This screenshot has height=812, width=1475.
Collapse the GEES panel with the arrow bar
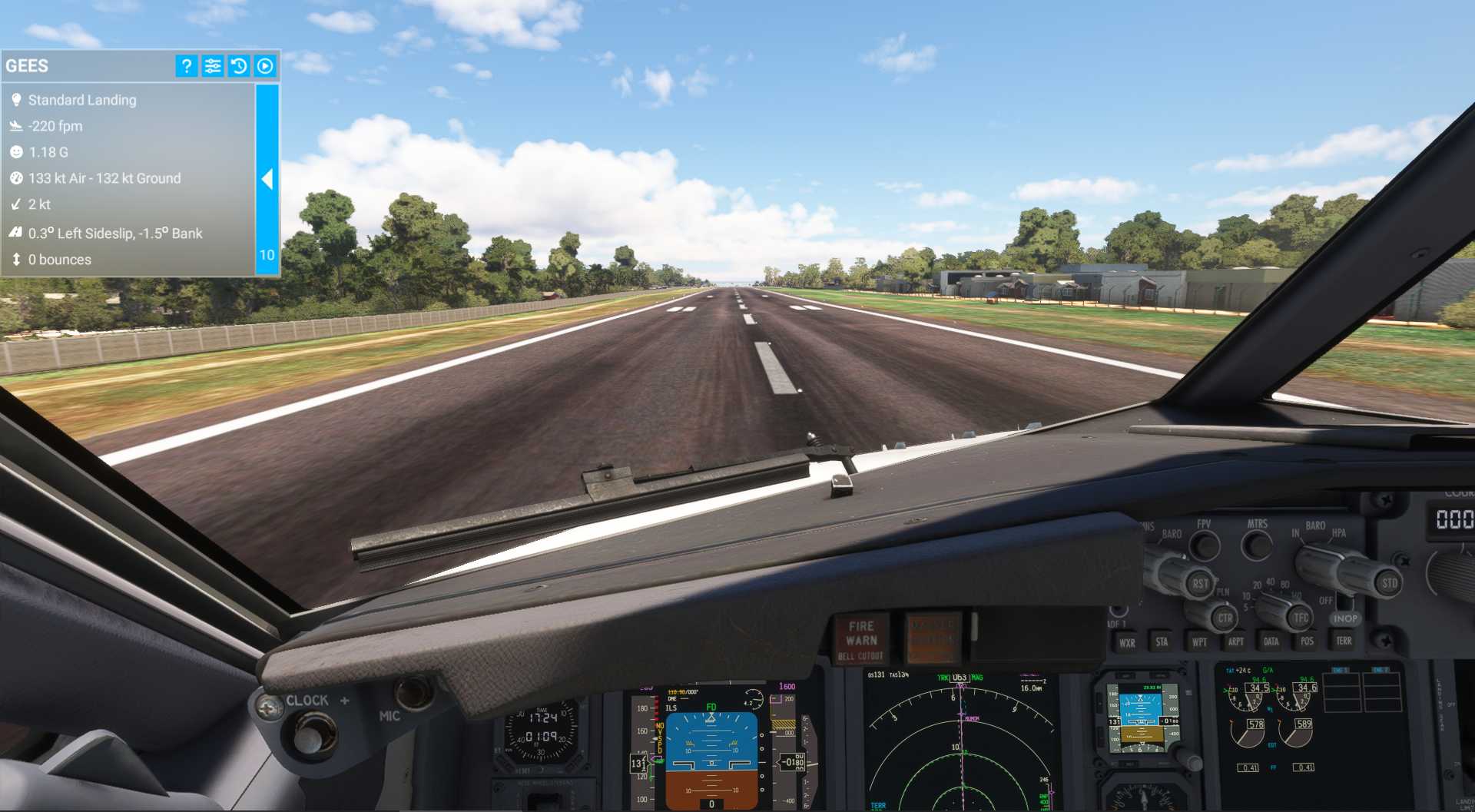click(x=267, y=180)
